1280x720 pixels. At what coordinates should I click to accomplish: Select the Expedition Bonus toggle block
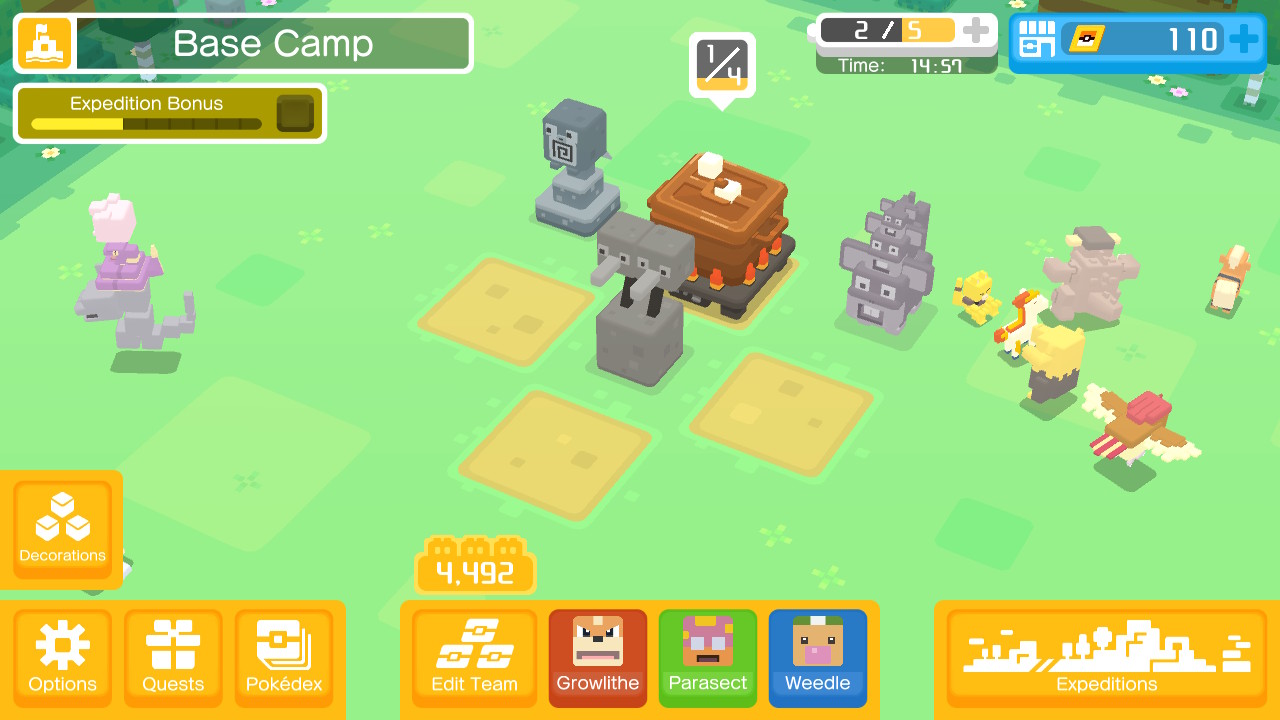click(x=293, y=112)
